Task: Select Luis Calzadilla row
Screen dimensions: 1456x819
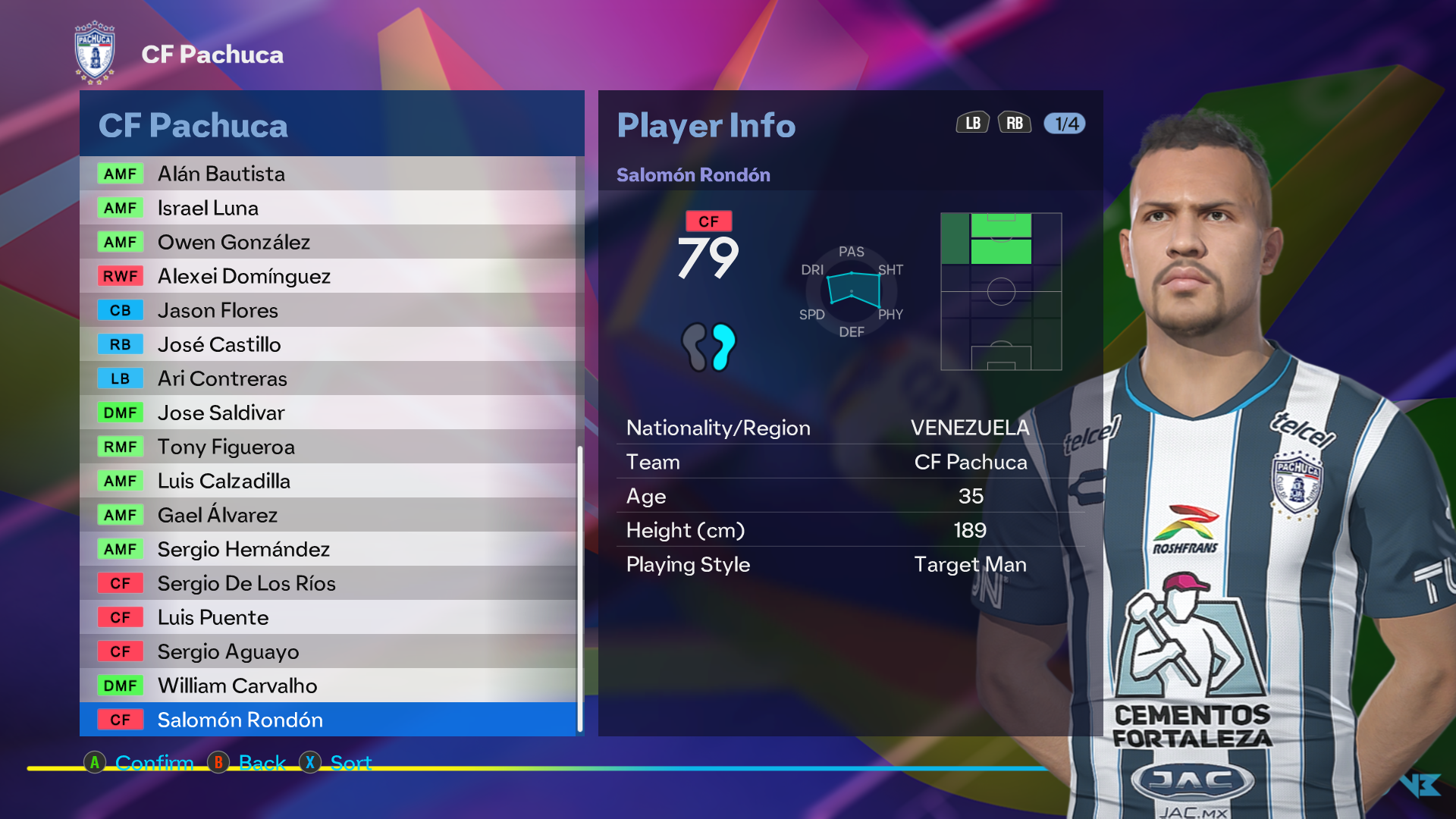Action: point(328,481)
